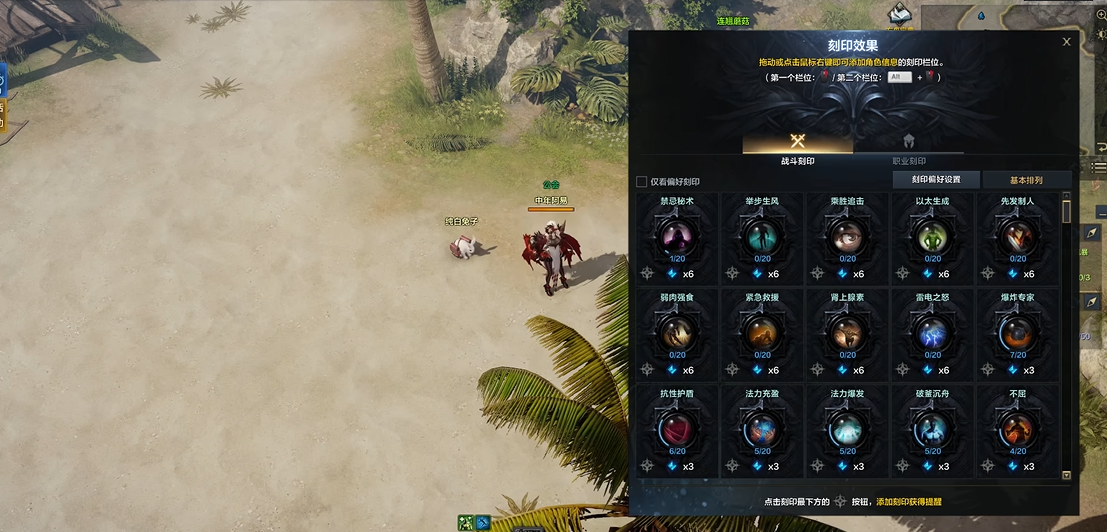1107x532 pixels.
Task: Close the 刻印效果 engraving window
Action: pos(1066,42)
